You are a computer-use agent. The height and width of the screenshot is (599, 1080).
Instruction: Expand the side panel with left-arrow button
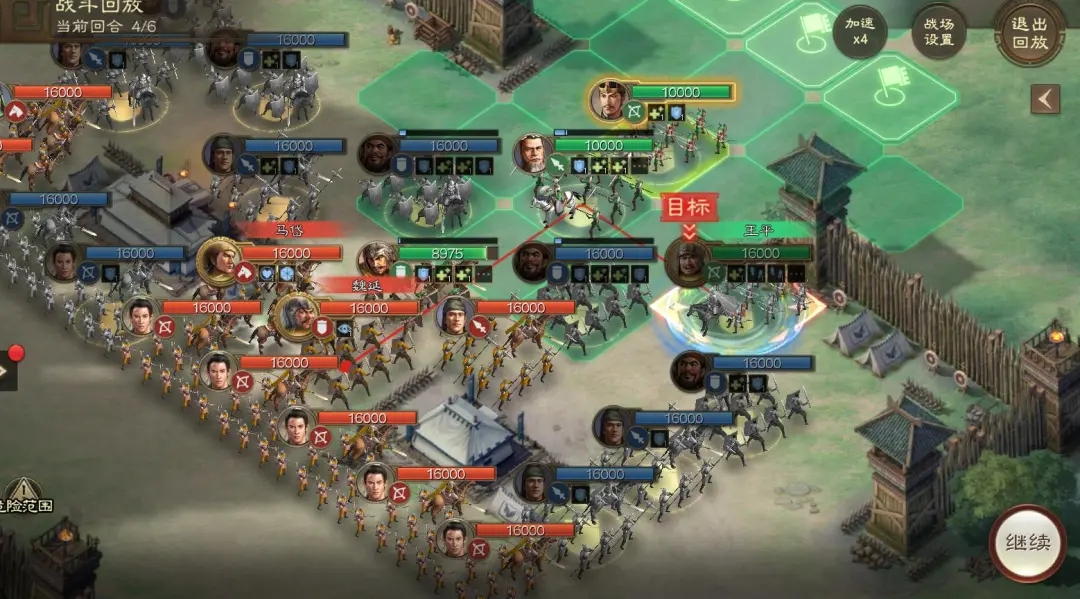(1046, 99)
